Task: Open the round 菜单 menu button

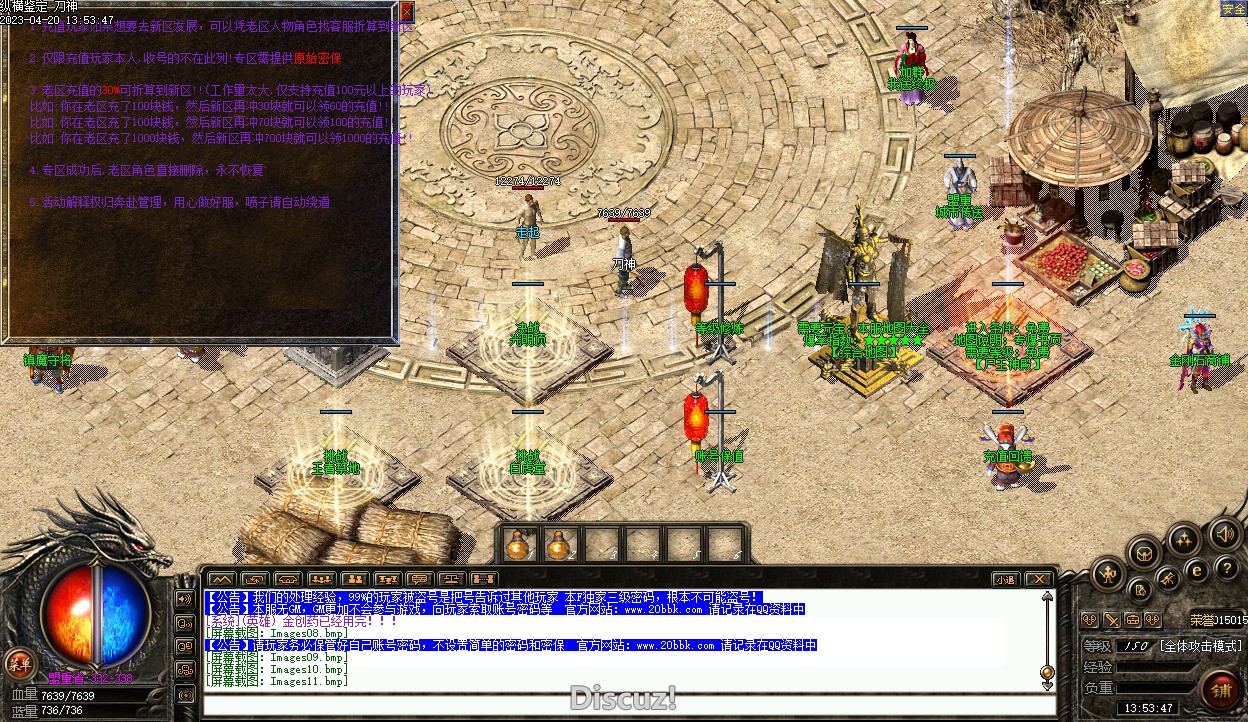Action: [19, 662]
